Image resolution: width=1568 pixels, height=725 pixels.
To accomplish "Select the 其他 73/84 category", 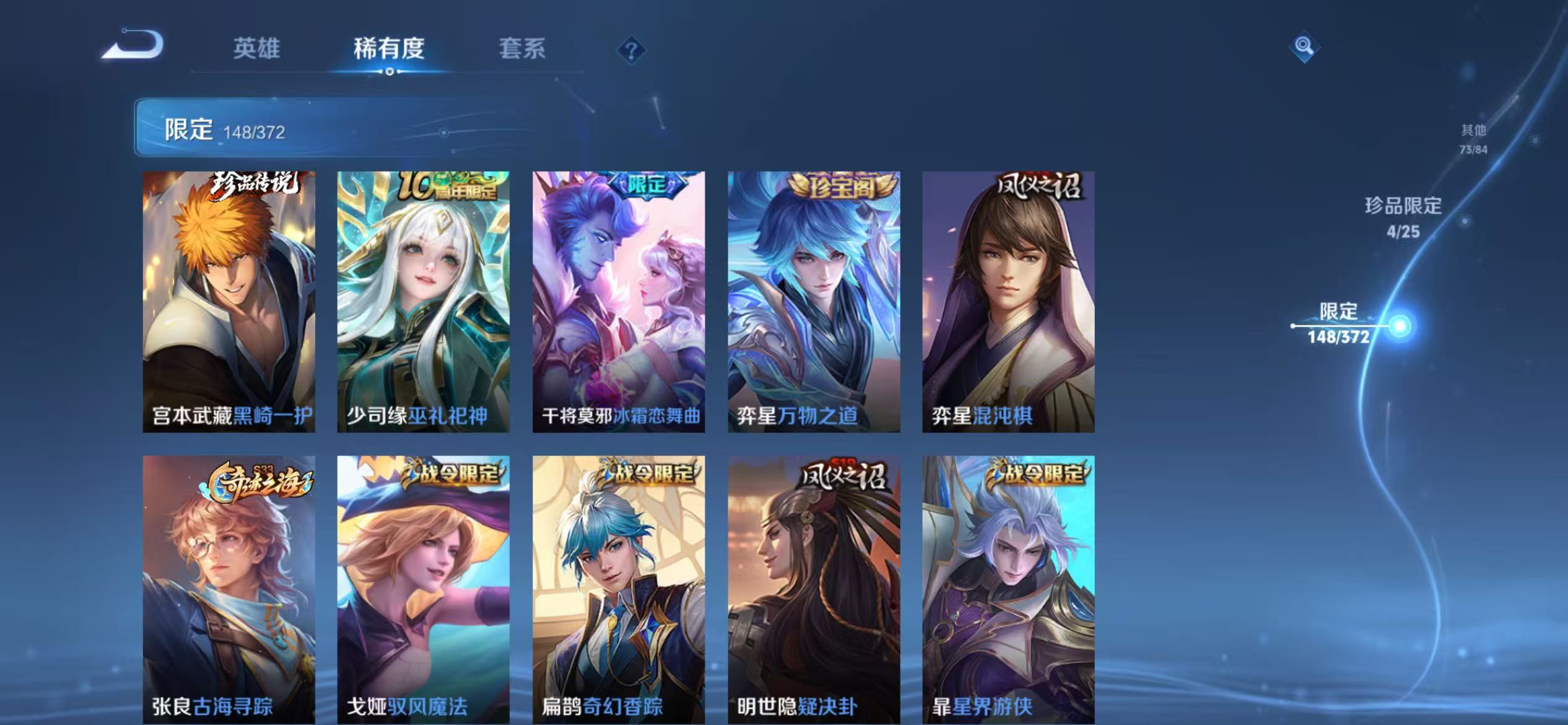I will [1473, 138].
